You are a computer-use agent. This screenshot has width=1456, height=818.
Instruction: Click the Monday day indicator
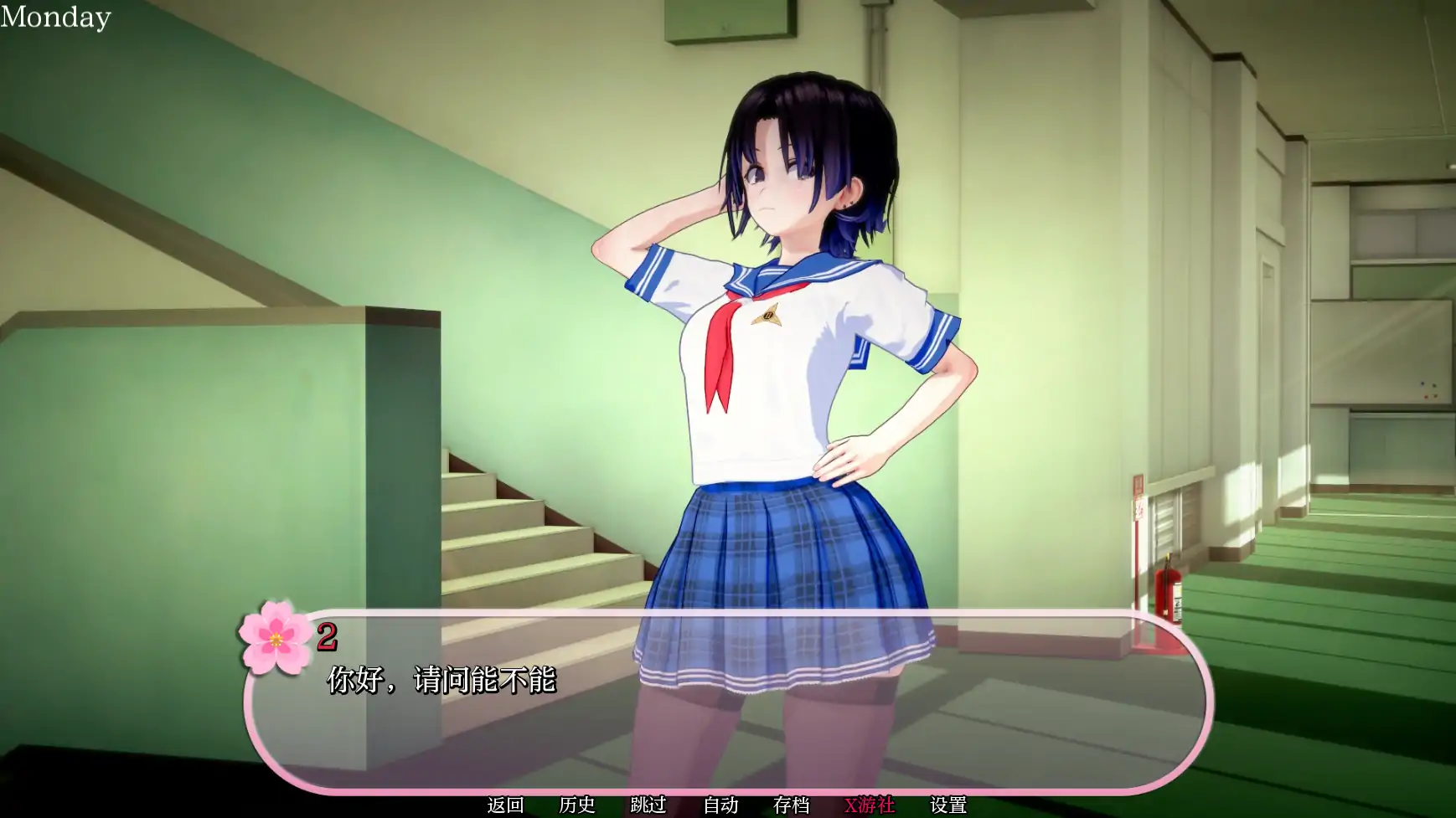click(54, 16)
